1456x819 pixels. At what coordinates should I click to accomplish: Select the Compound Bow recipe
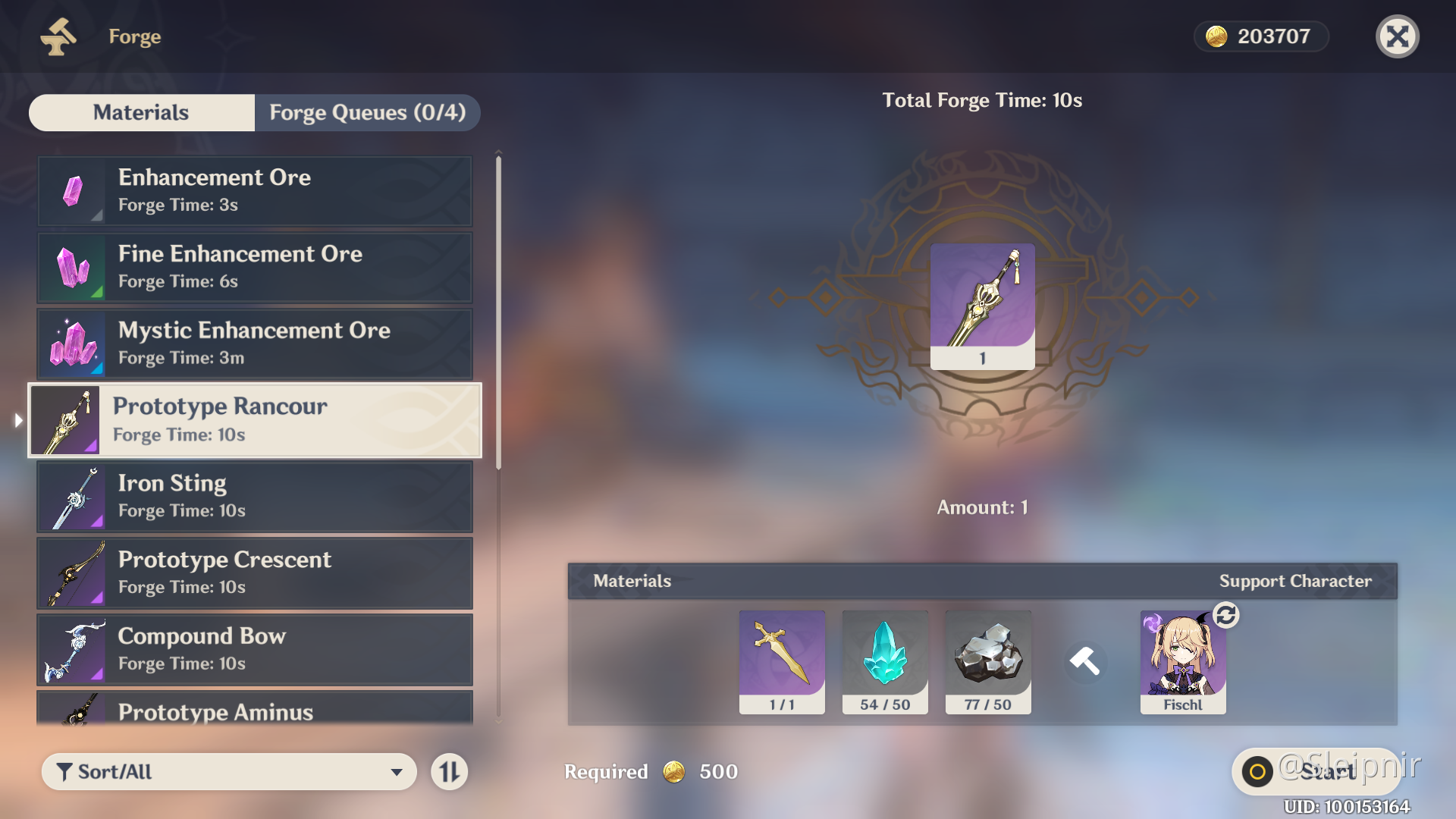[x=254, y=649]
